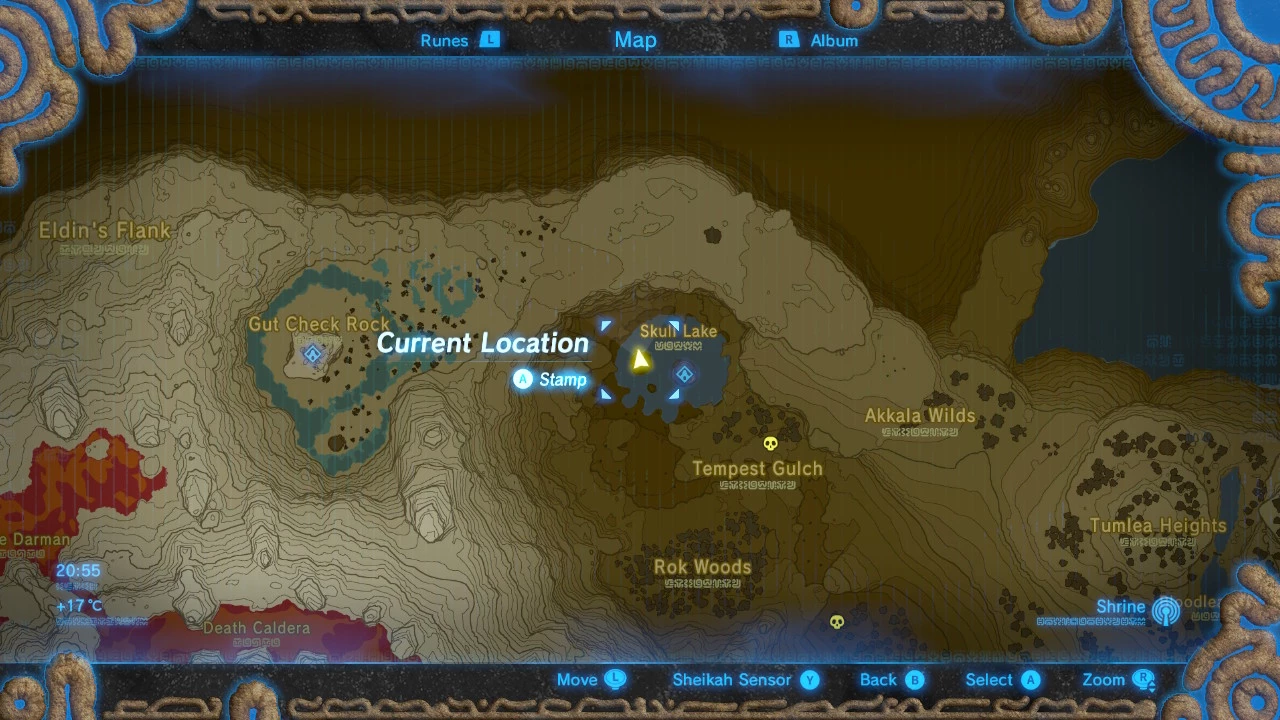Select the Map tab header
Image resolution: width=1280 pixels, height=720 pixels.
pos(635,40)
